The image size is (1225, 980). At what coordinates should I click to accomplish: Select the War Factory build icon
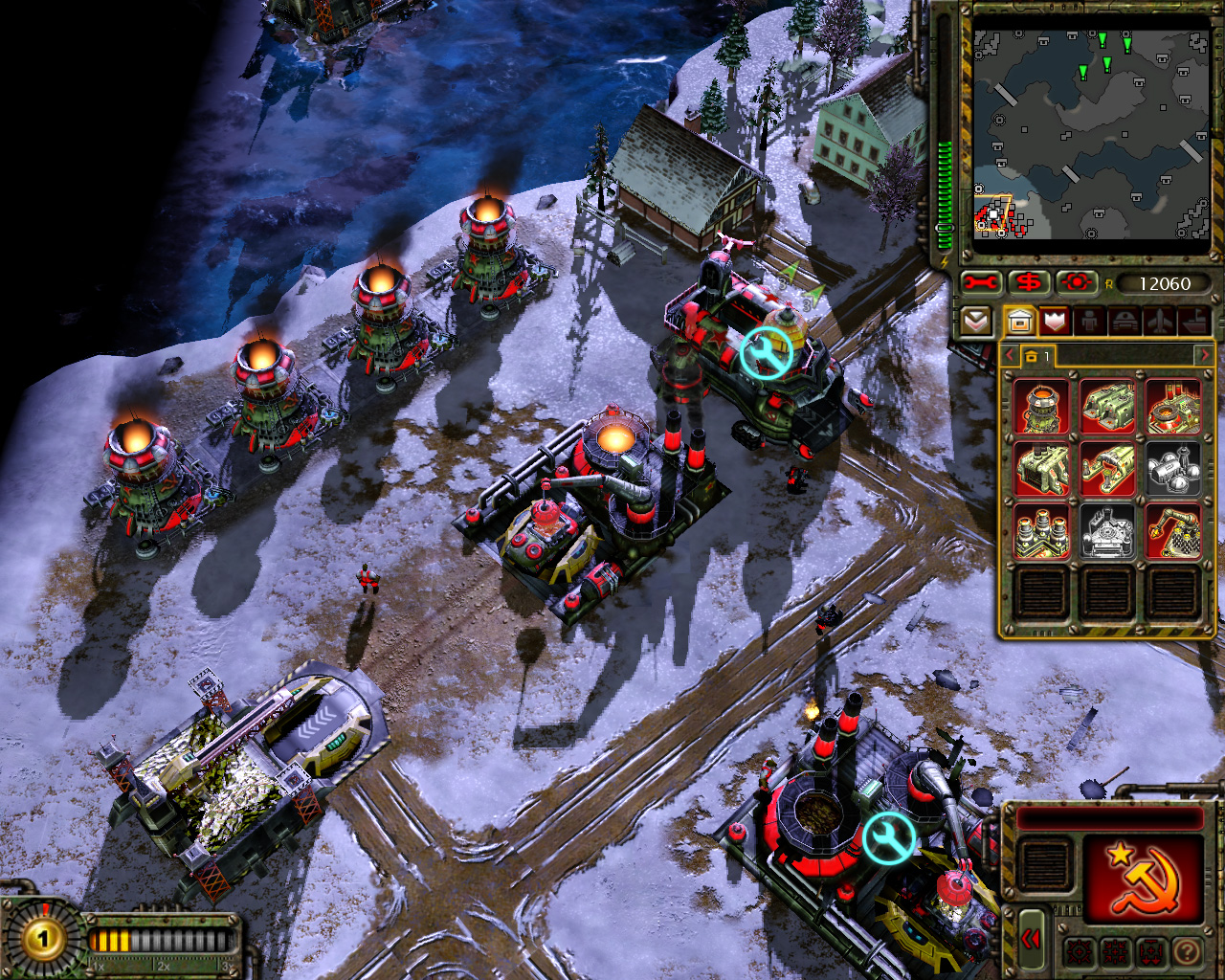[1041, 468]
